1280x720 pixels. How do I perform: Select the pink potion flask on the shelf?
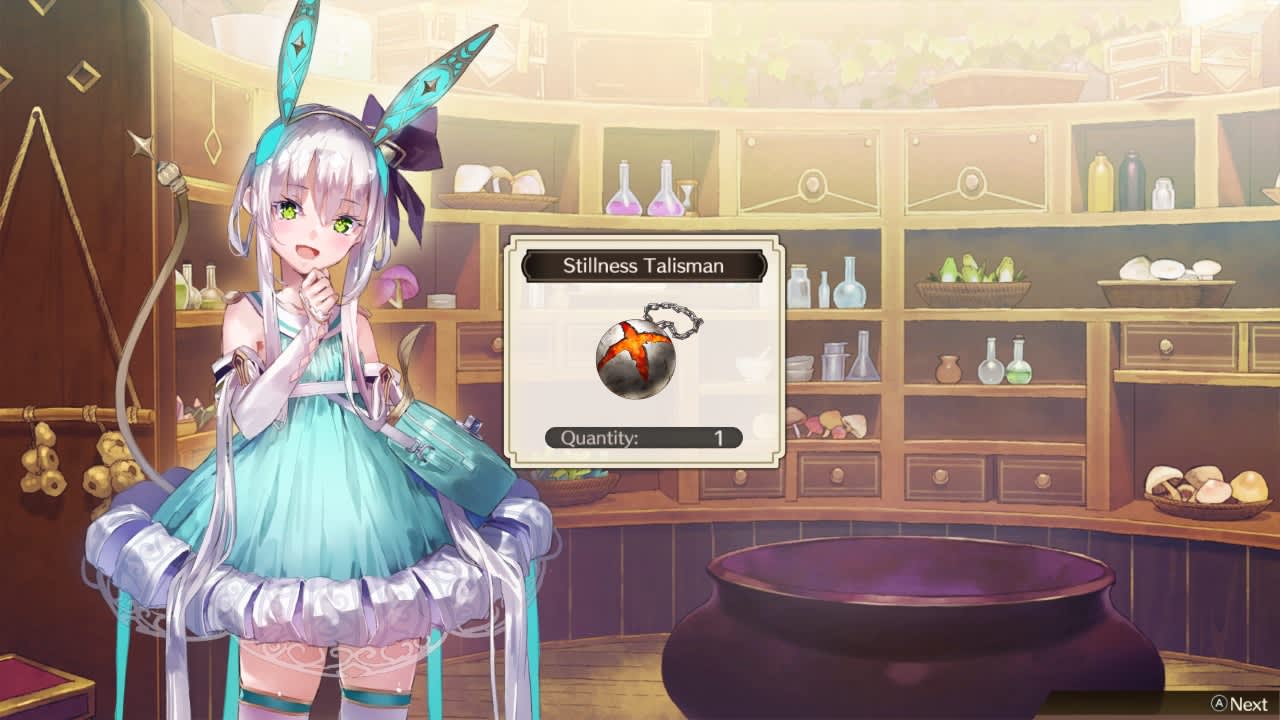(623, 195)
